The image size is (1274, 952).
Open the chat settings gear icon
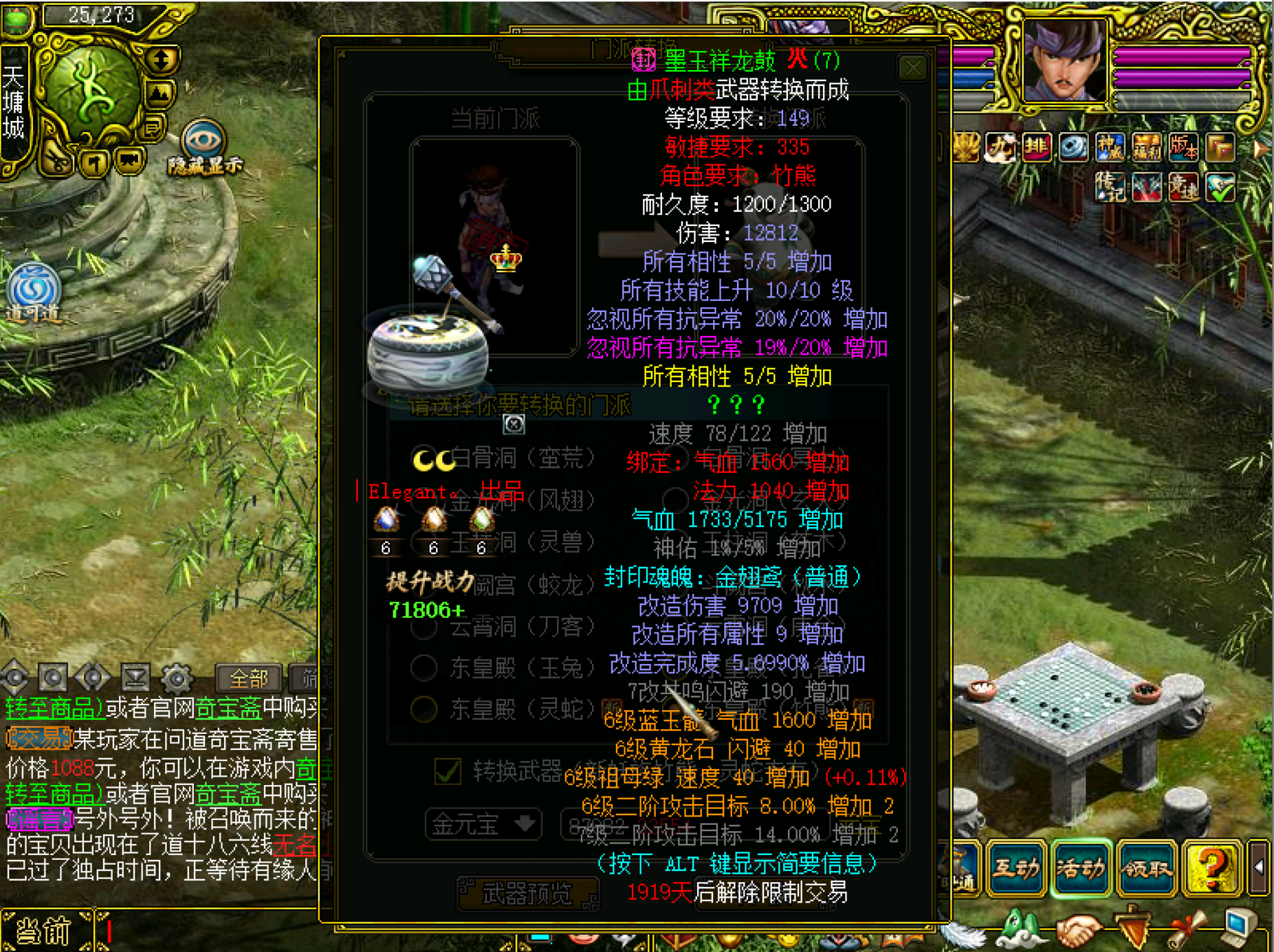pos(177,678)
